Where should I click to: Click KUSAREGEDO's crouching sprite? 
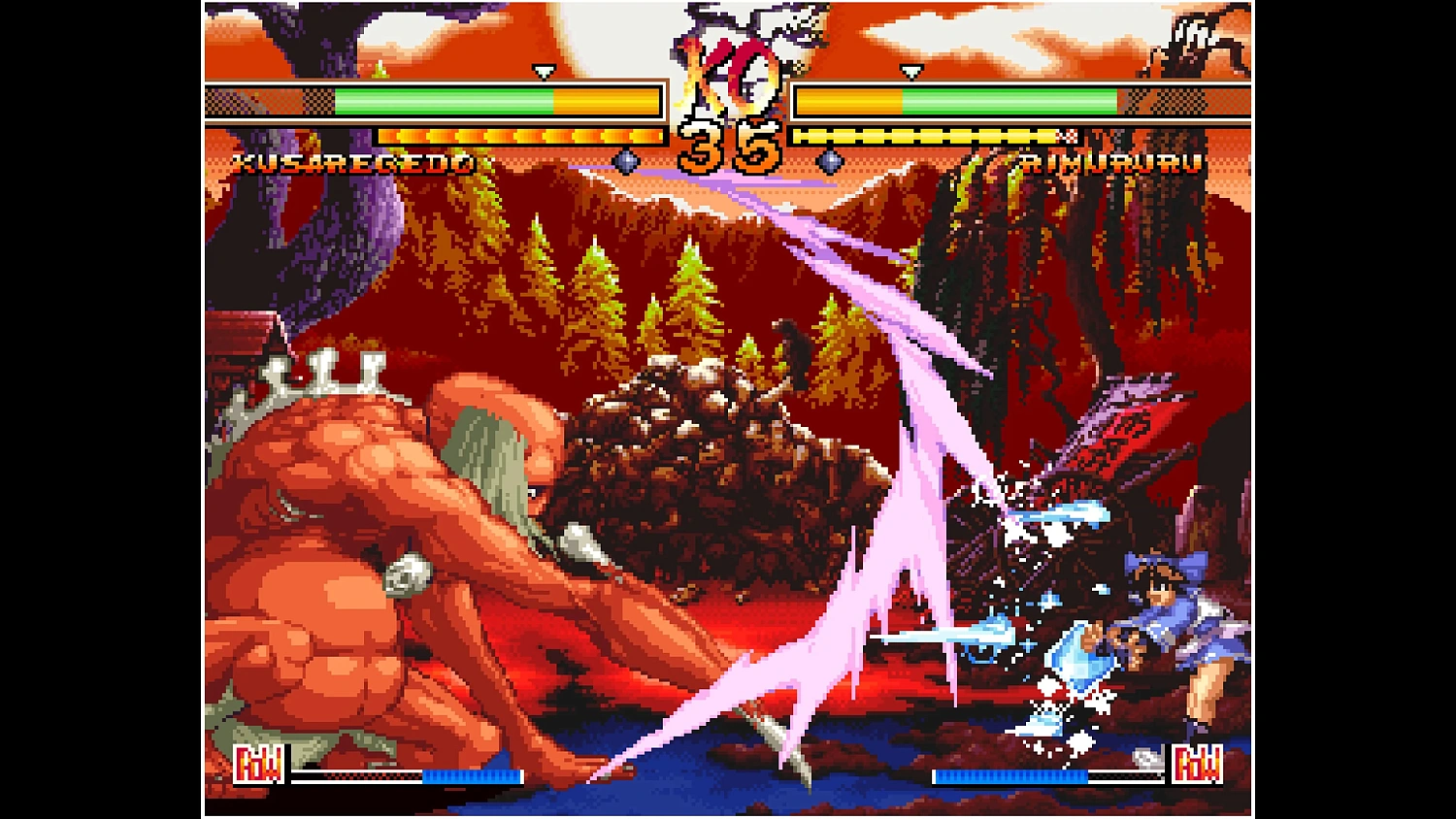[388, 553]
